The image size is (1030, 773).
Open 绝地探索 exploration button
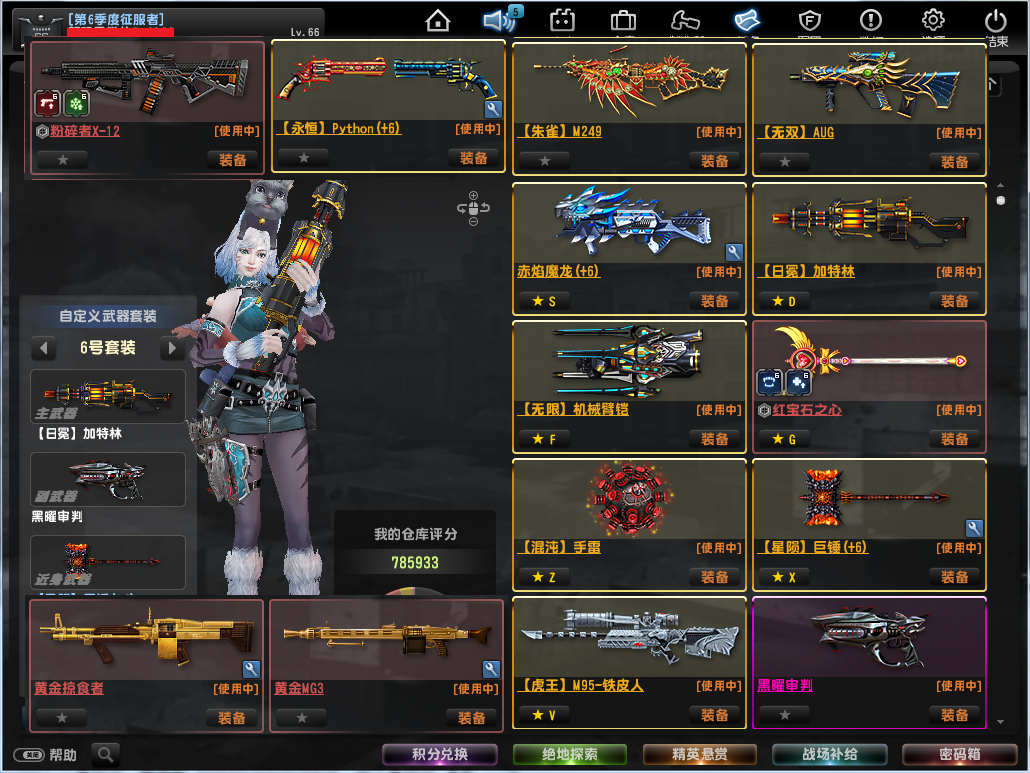click(570, 755)
